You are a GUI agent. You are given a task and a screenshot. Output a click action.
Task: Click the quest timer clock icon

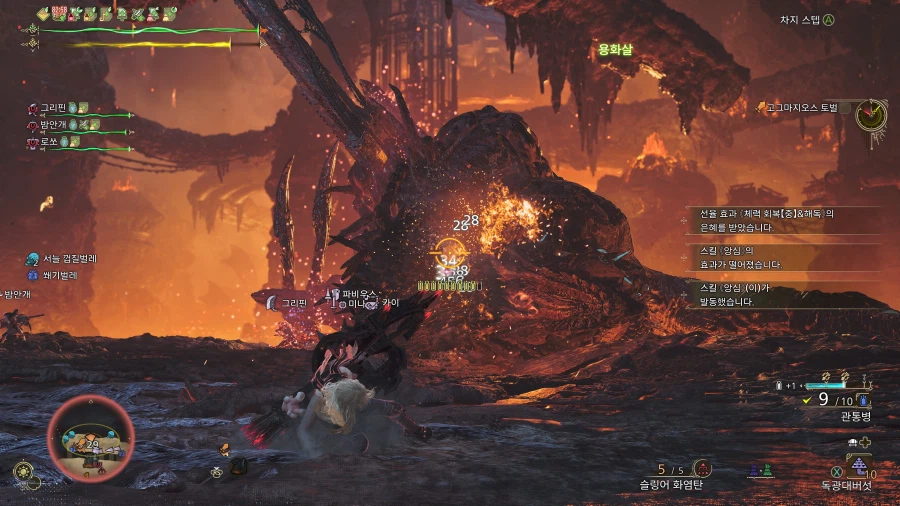871,115
